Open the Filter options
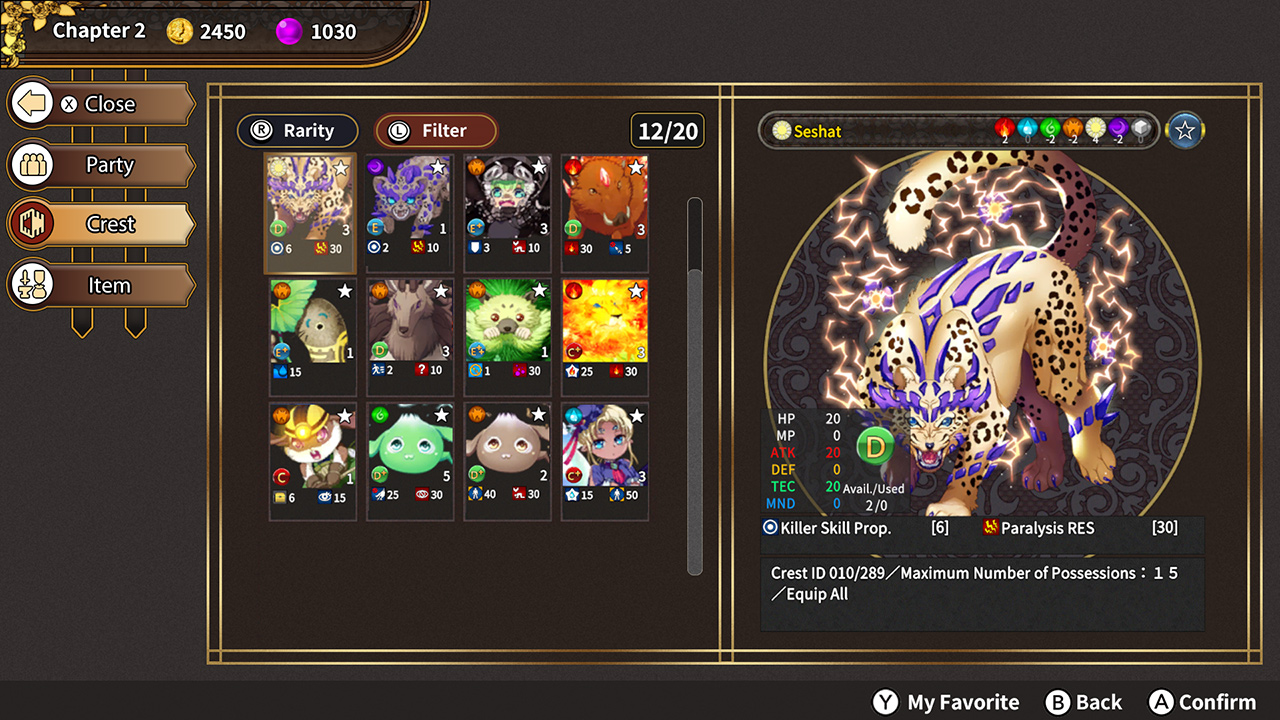 pos(435,130)
